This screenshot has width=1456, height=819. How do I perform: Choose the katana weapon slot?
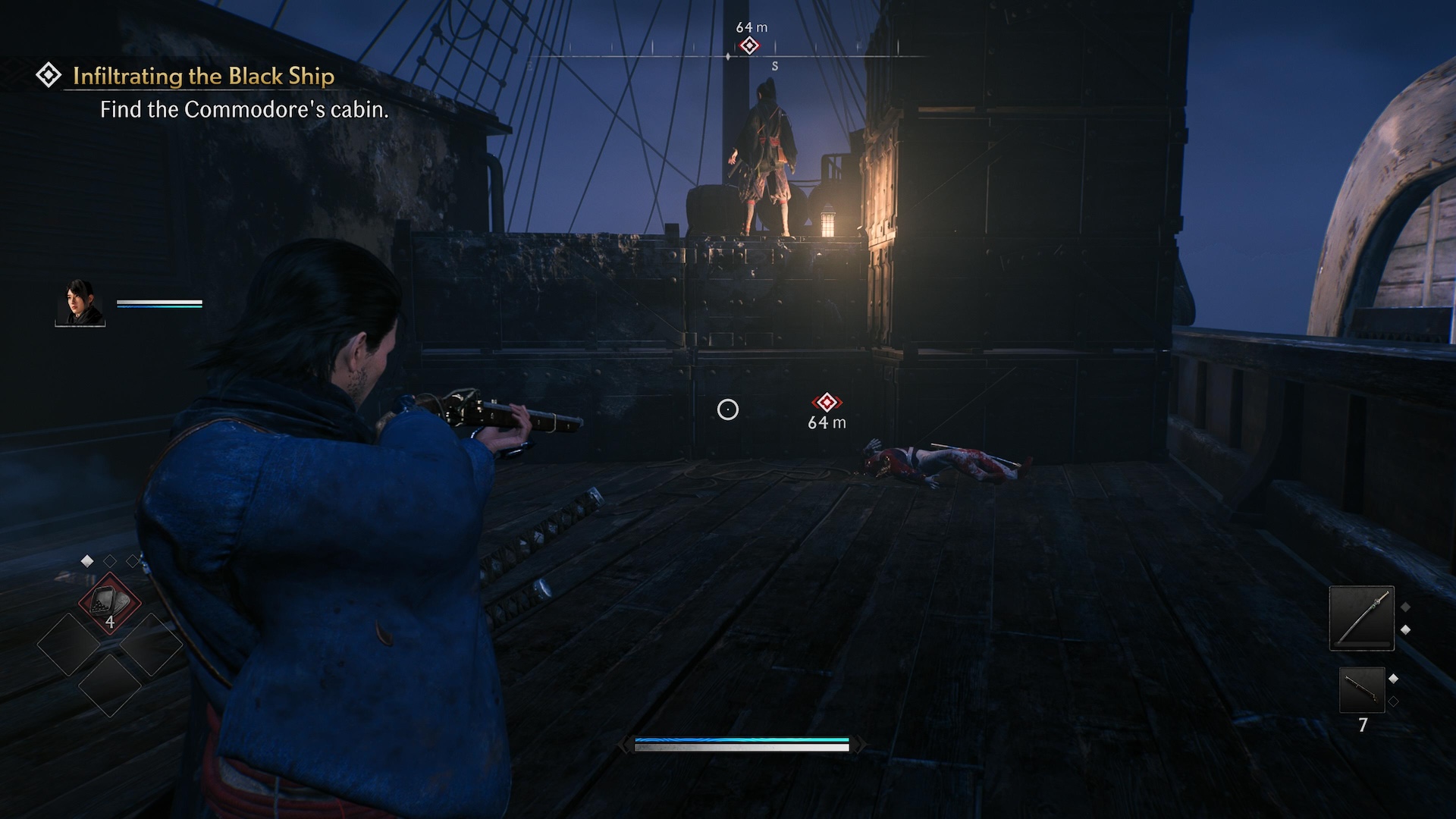click(1361, 618)
